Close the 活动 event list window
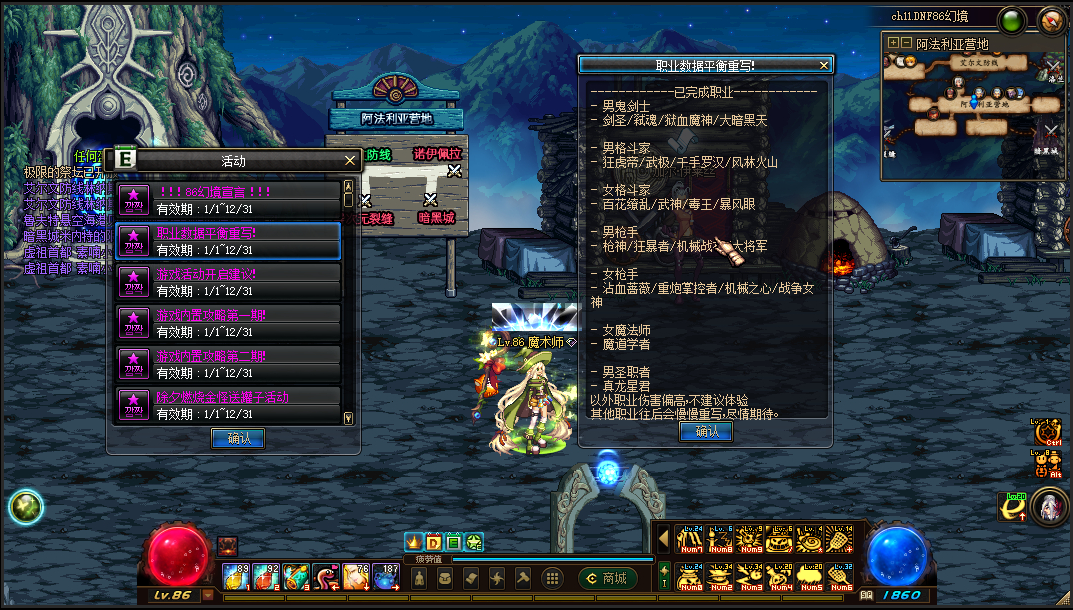The width and height of the screenshot is (1073, 610). [350, 160]
